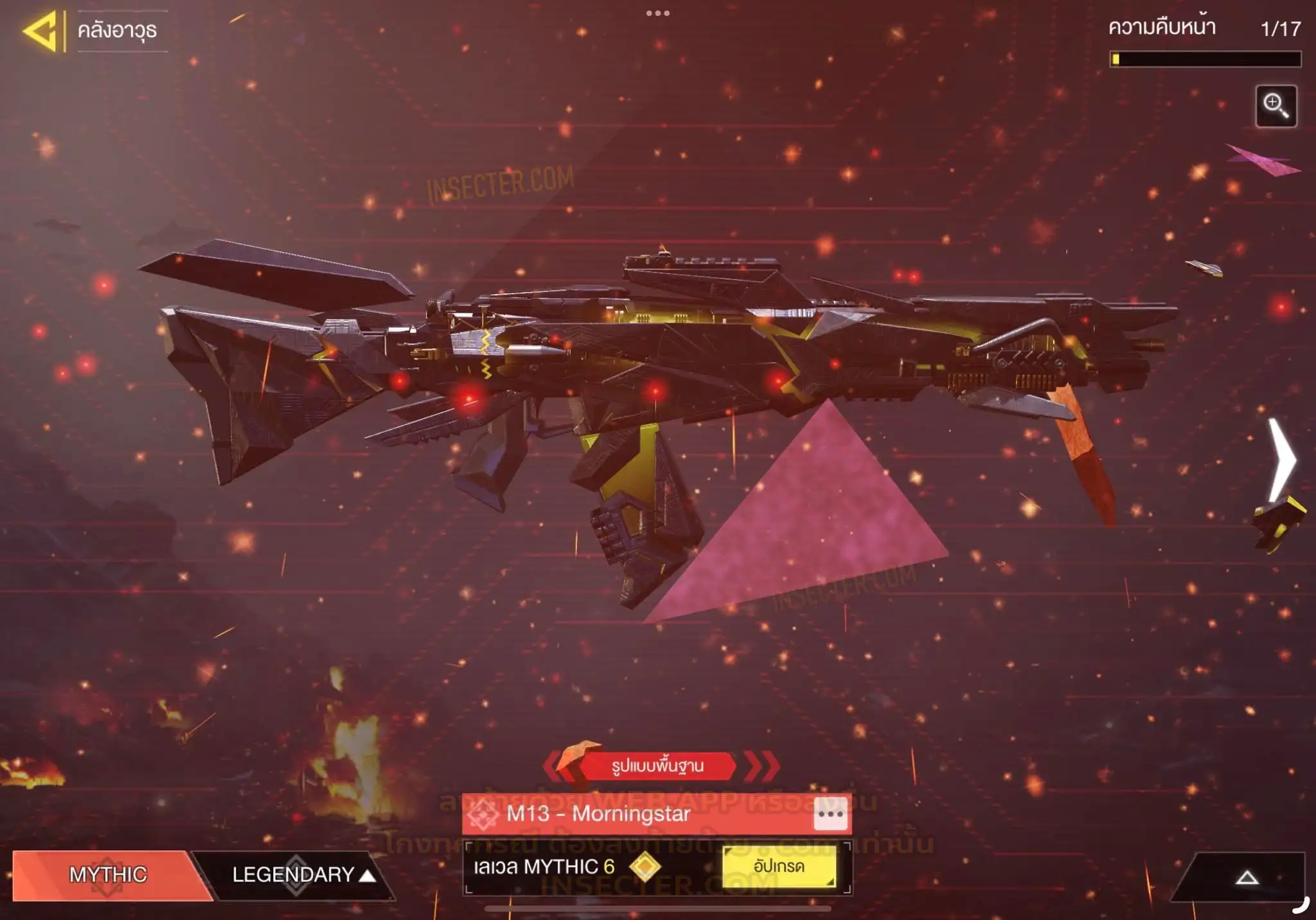Viewport: 1316px width, 920px height.
Task: Tap the three-dot menu at top center
Action: [x=657, y=13]
